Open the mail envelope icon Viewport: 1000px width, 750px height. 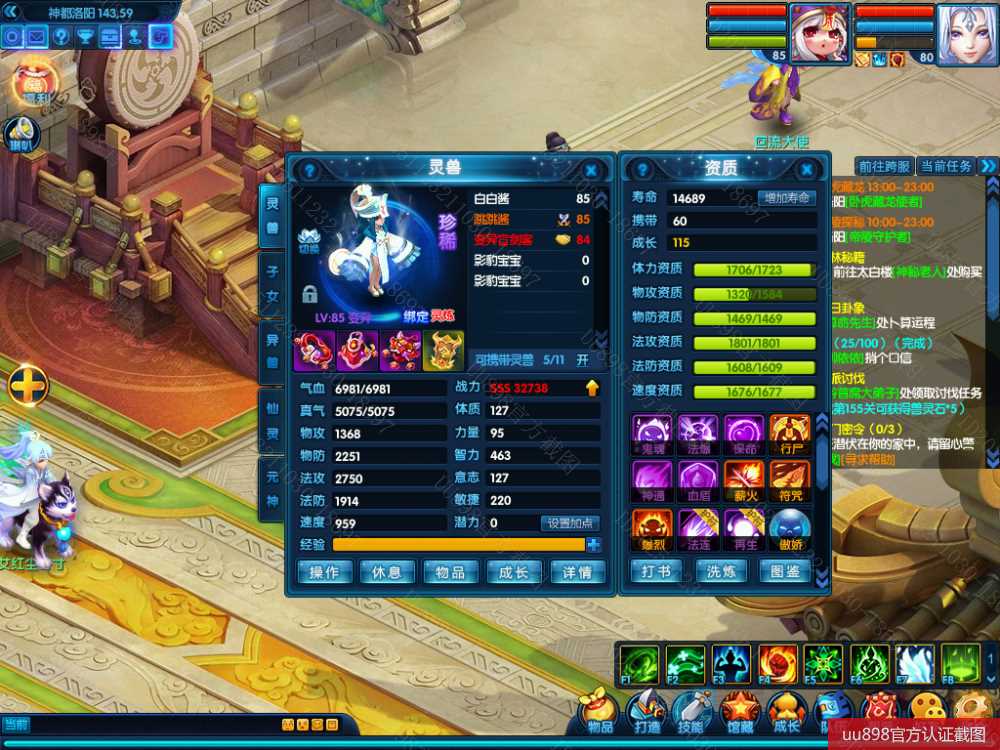point(37,37)
